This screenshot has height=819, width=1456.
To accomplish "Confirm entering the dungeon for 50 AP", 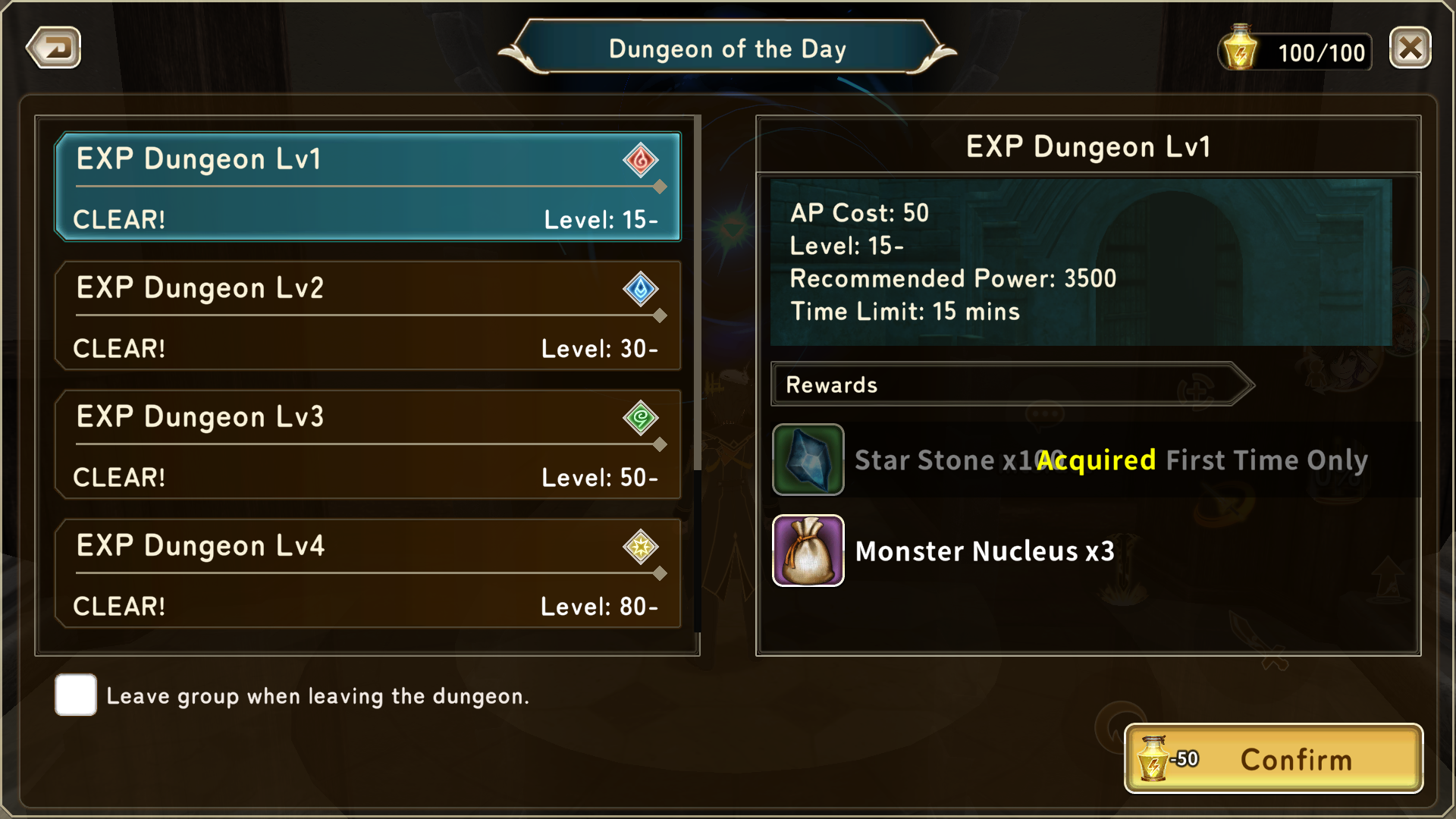I will (1273, 759).
